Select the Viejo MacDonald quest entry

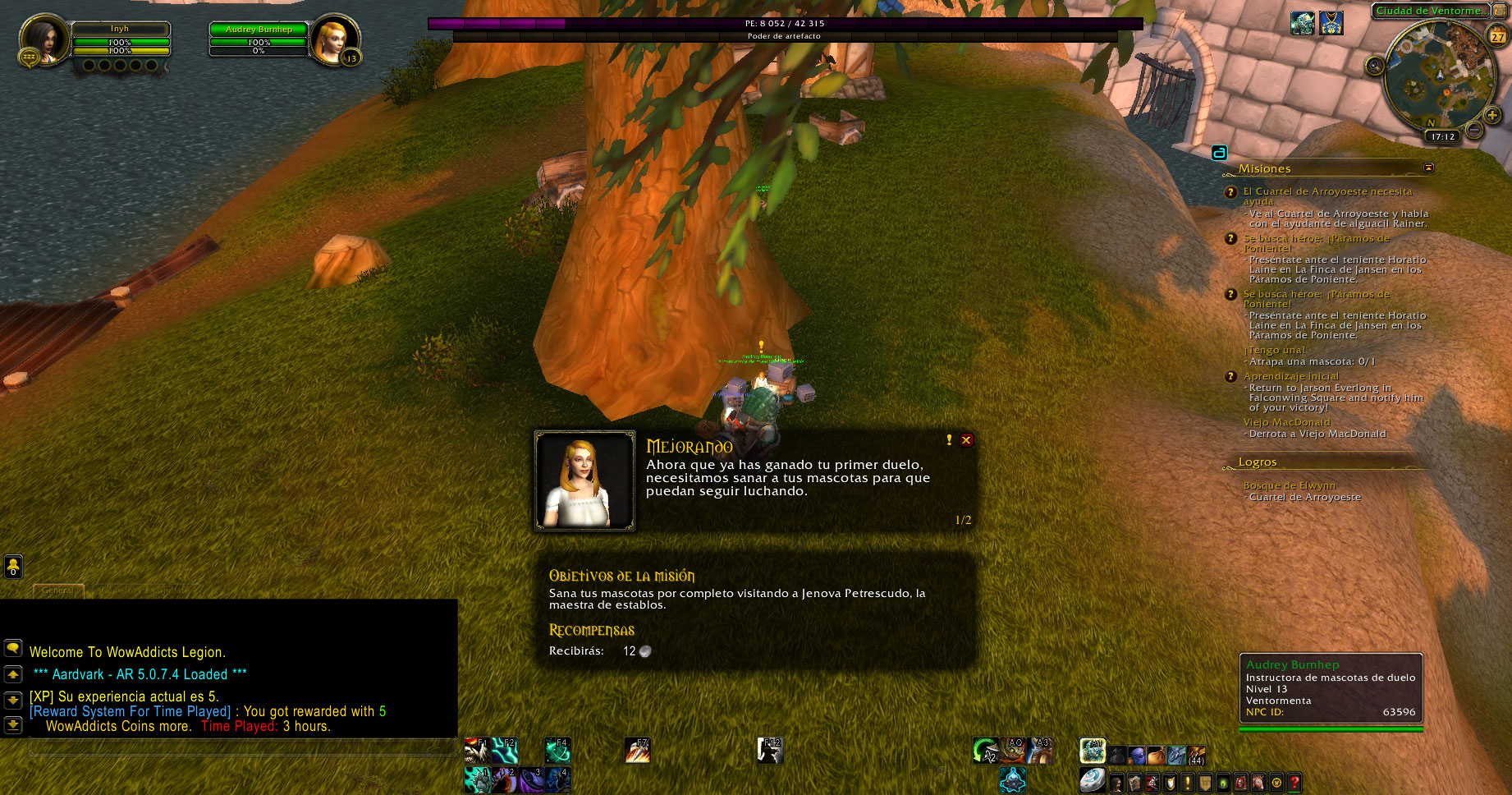1286,422
